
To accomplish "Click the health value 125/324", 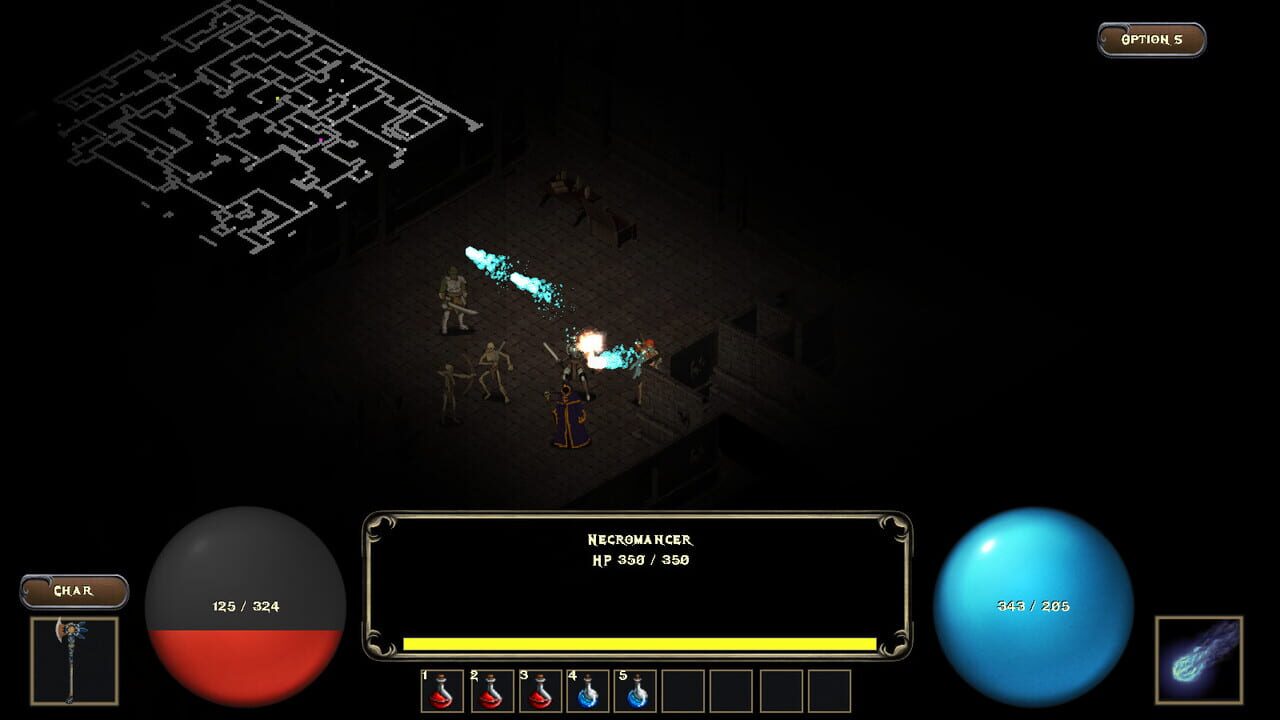I will [245, 604].
